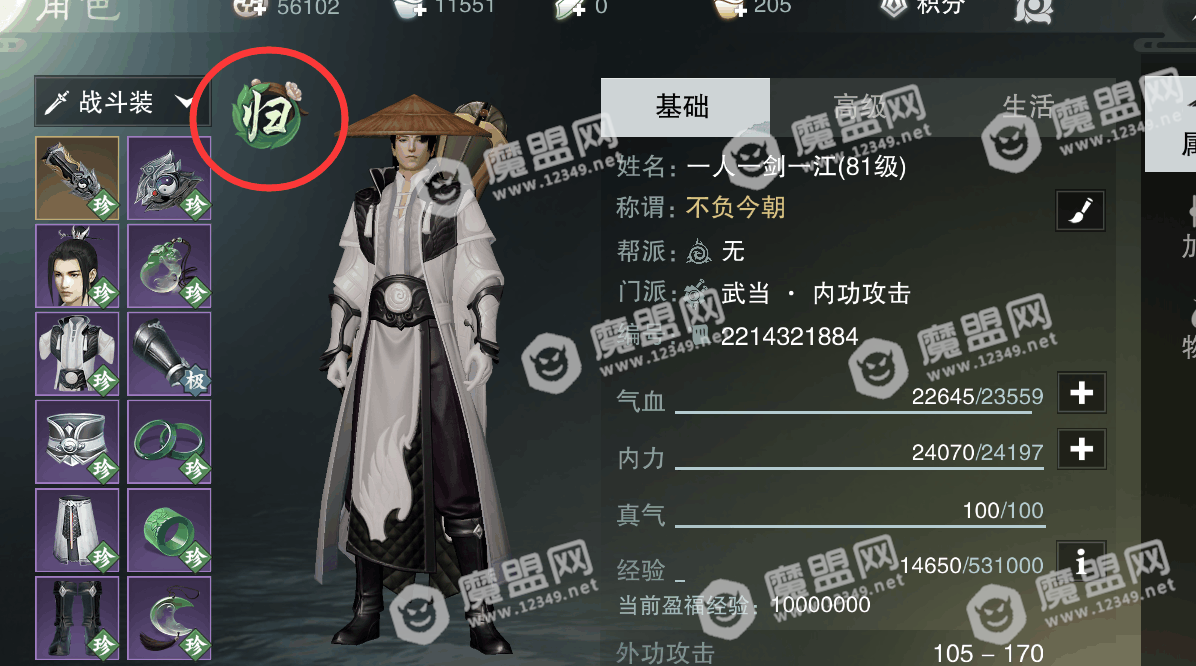The height and width of the screenshot is (666, 1196).
Task: Click the plus button beside 气血
Action: click(1081, 394)
